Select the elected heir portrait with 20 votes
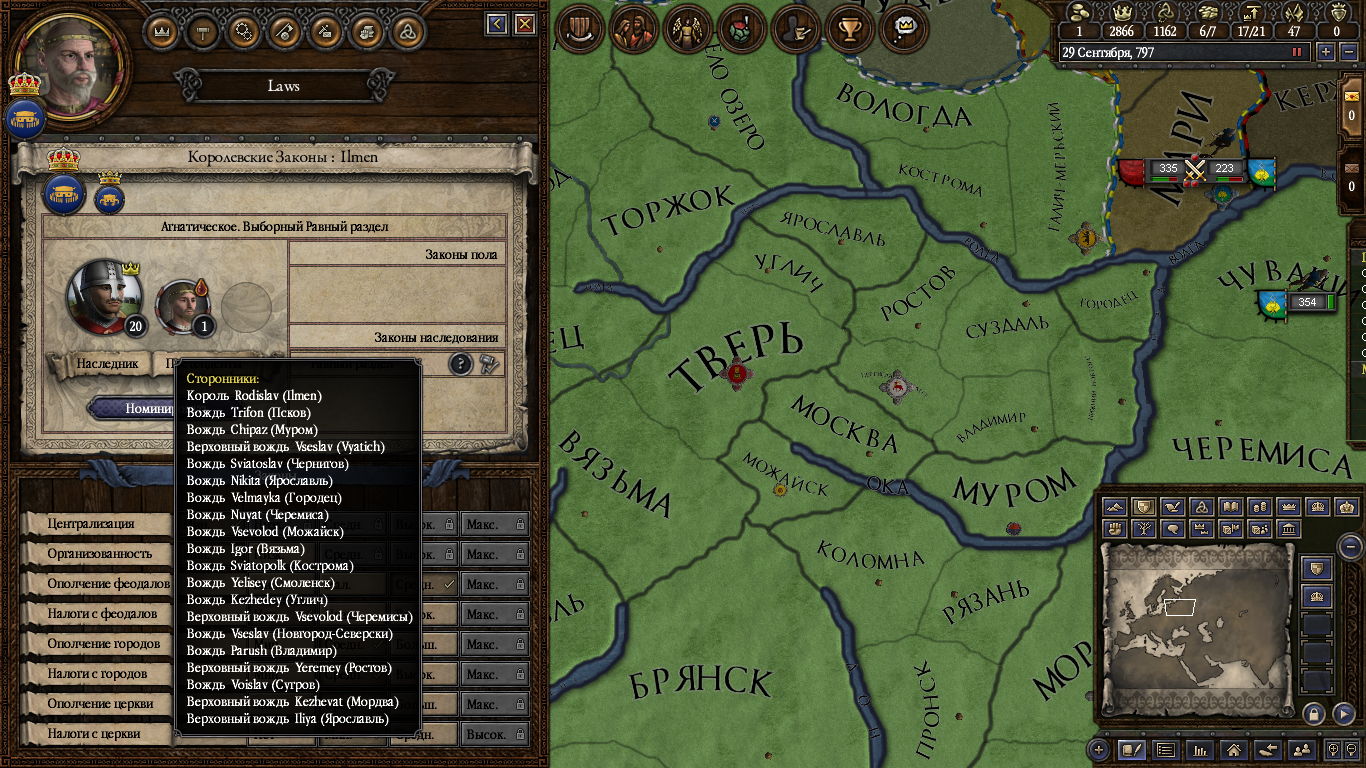 point(102,296)
